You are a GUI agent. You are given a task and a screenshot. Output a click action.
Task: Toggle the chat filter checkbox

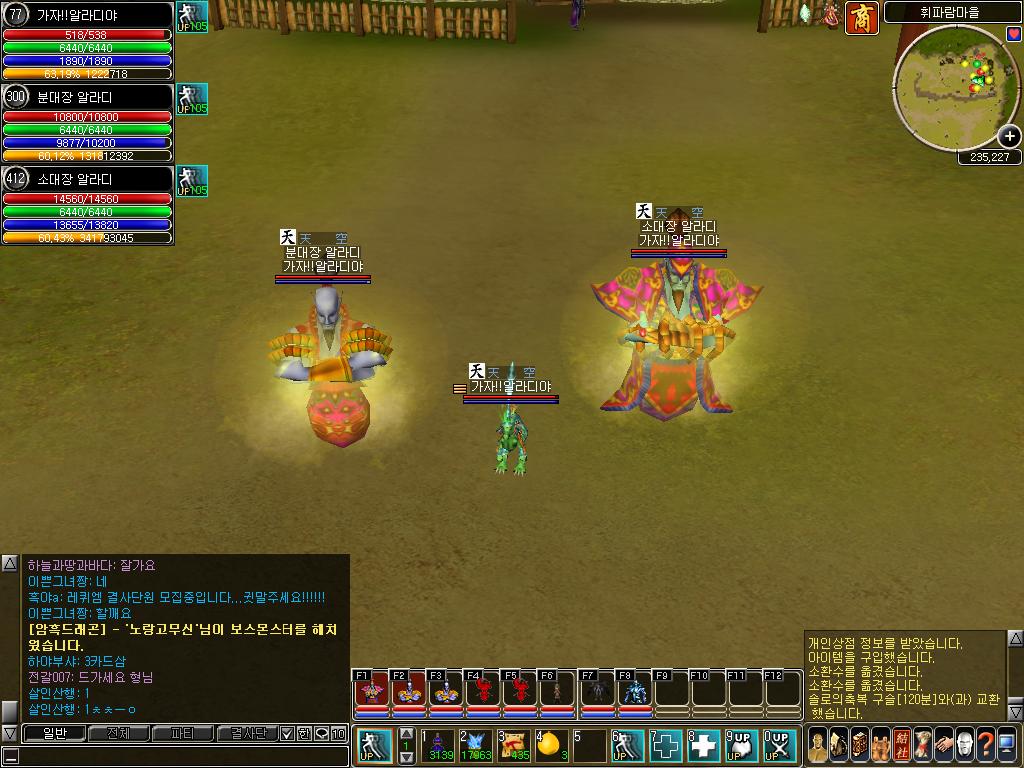pyautogui.click(x=288, y=734)
